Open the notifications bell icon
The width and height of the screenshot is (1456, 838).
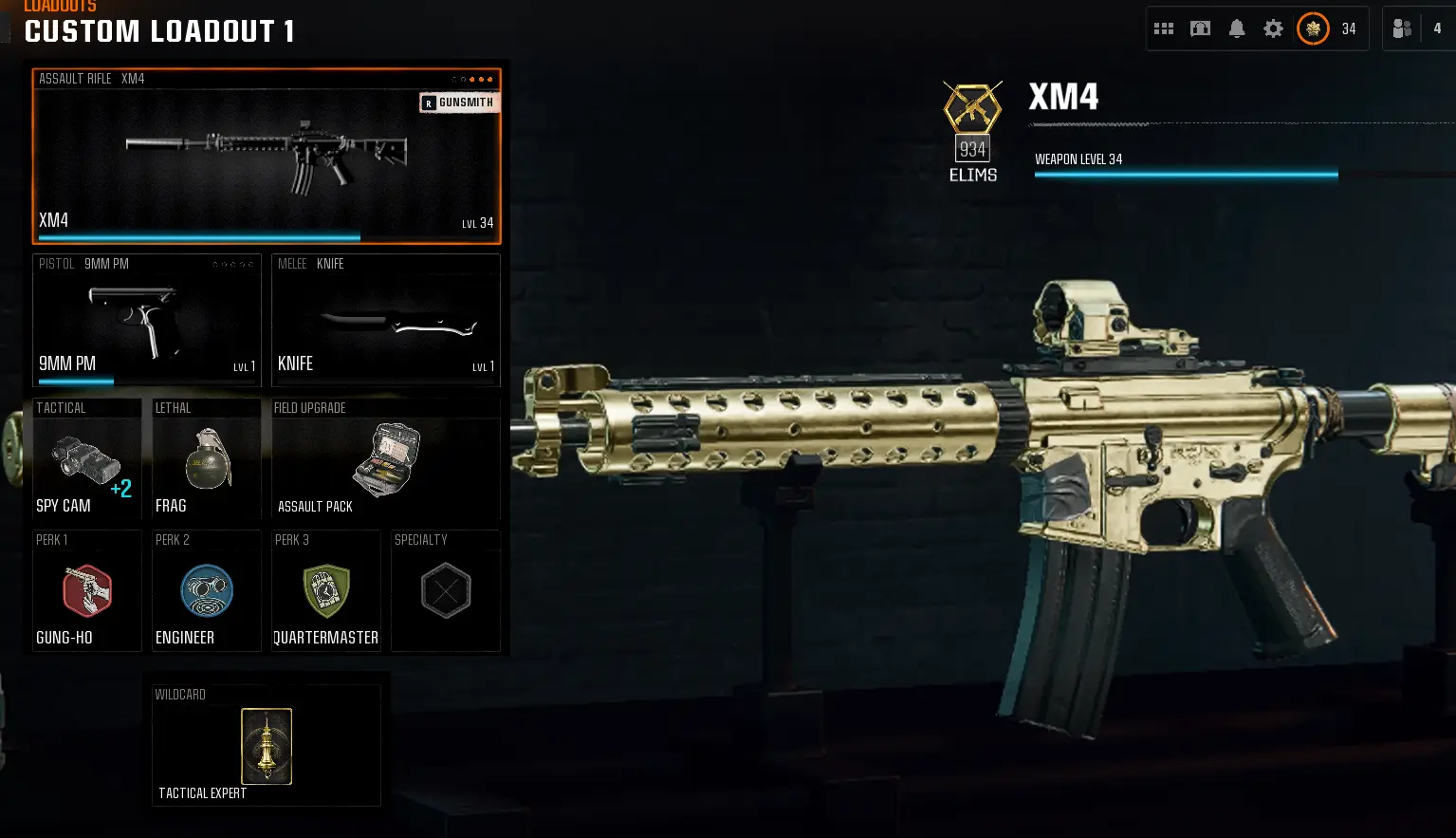(x=1236, y=28)
